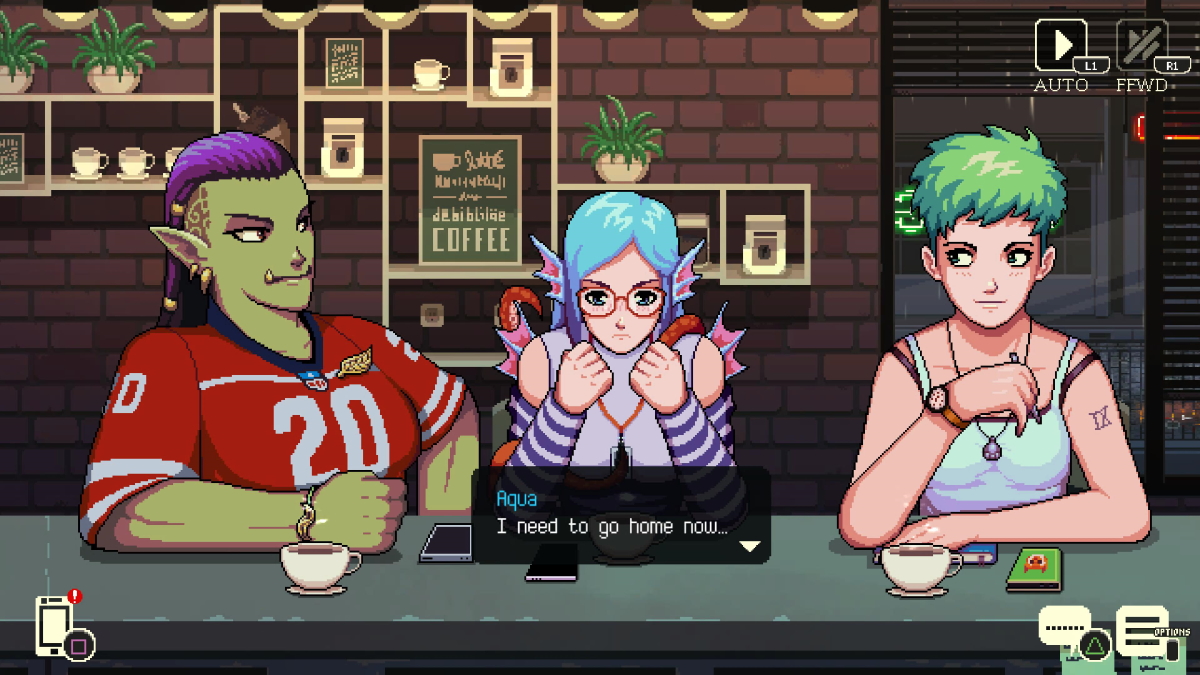Advance Aqua's dialogue with the white arrow
The width and height of the screenshot is (1200, 675).
click(749, 546)
